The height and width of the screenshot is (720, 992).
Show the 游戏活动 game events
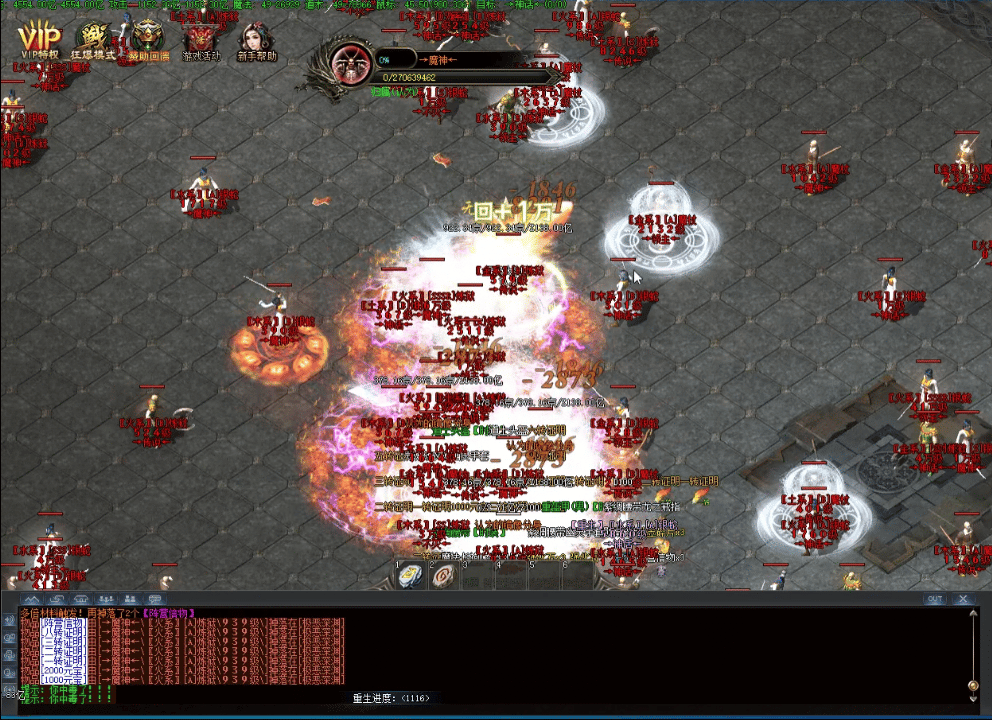[x=201, y=41]
